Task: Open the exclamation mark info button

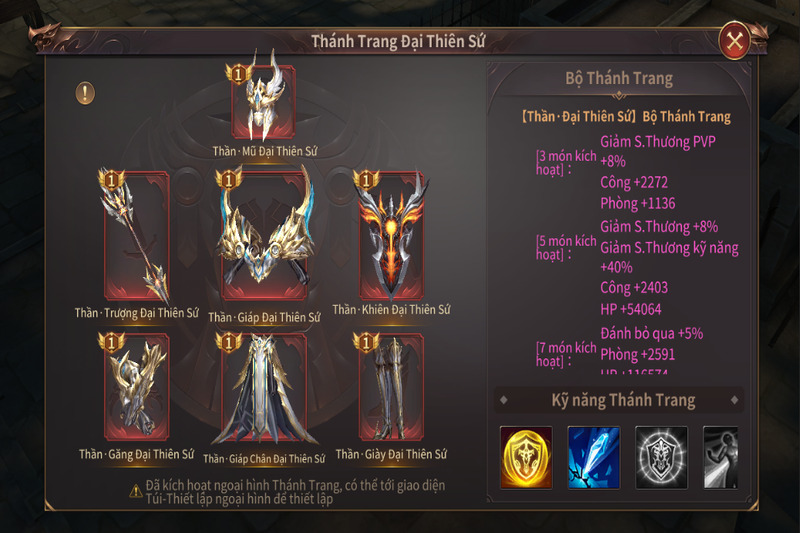Action: coord(87,93)
